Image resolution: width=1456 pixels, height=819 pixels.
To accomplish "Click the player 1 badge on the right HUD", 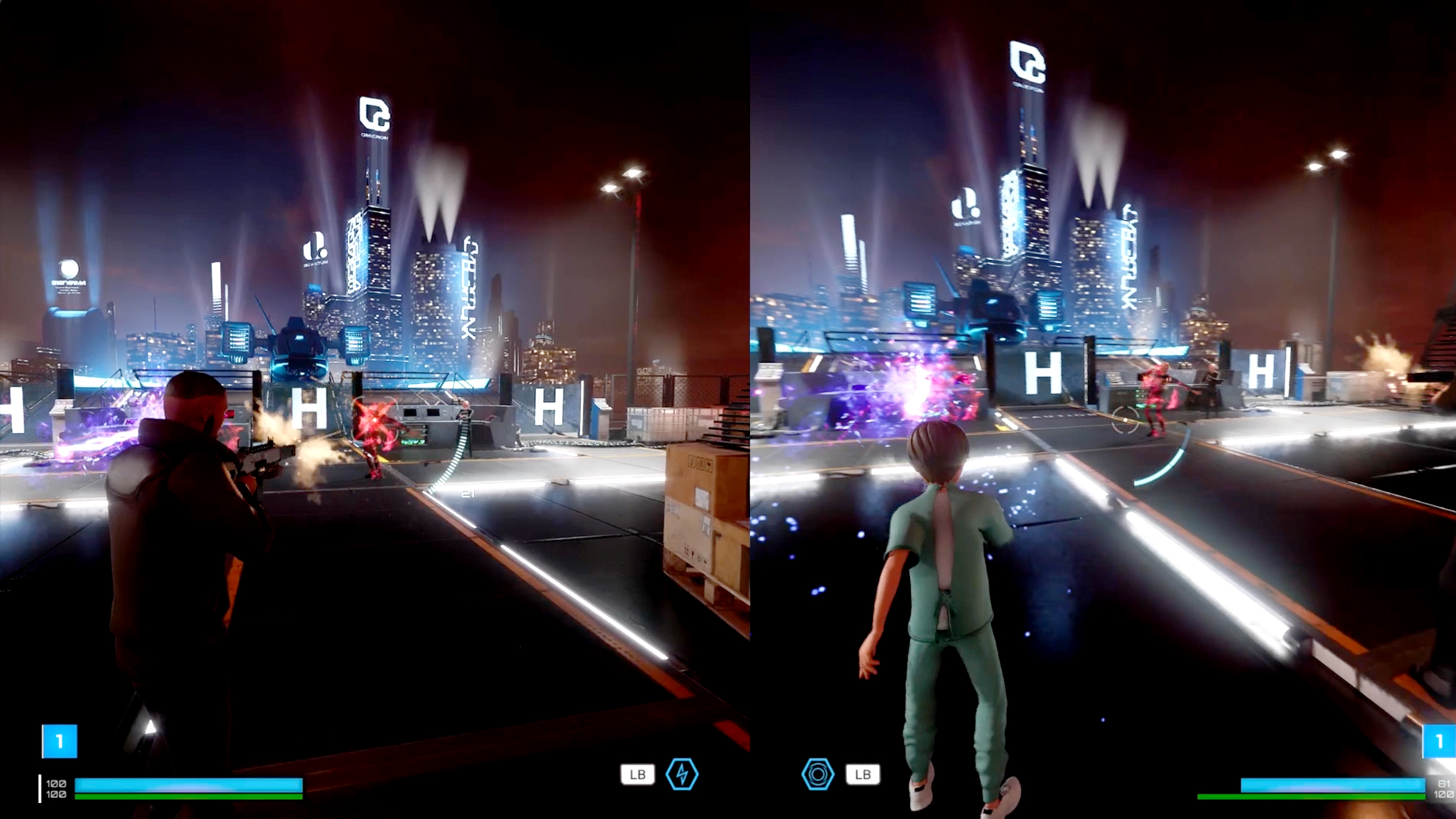I will [x=1440, y=741].
